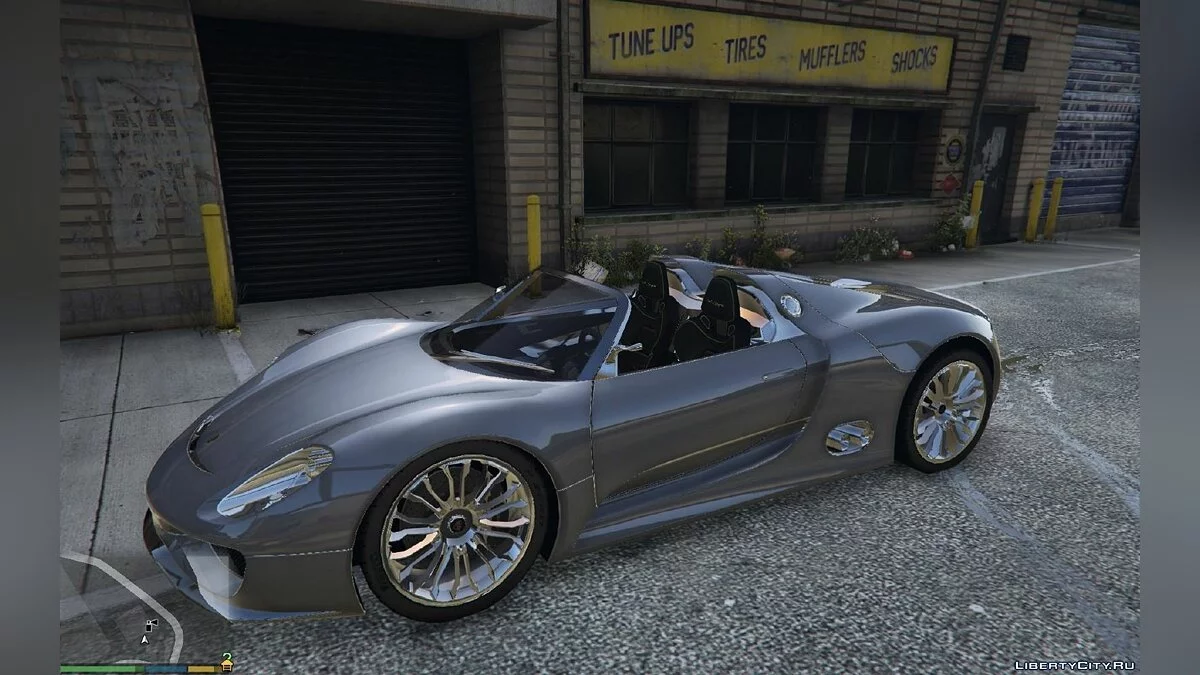Select the spray can mod shop blip

coord(152,624)
